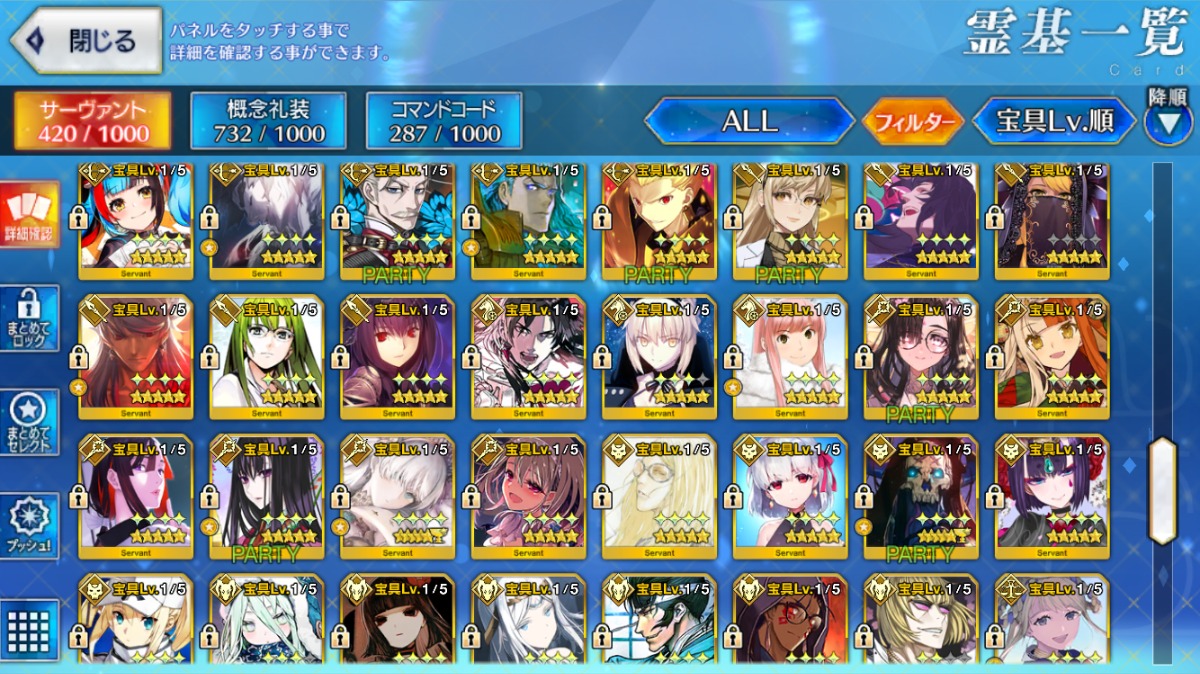Open the フィルター options

click(913, 123)
